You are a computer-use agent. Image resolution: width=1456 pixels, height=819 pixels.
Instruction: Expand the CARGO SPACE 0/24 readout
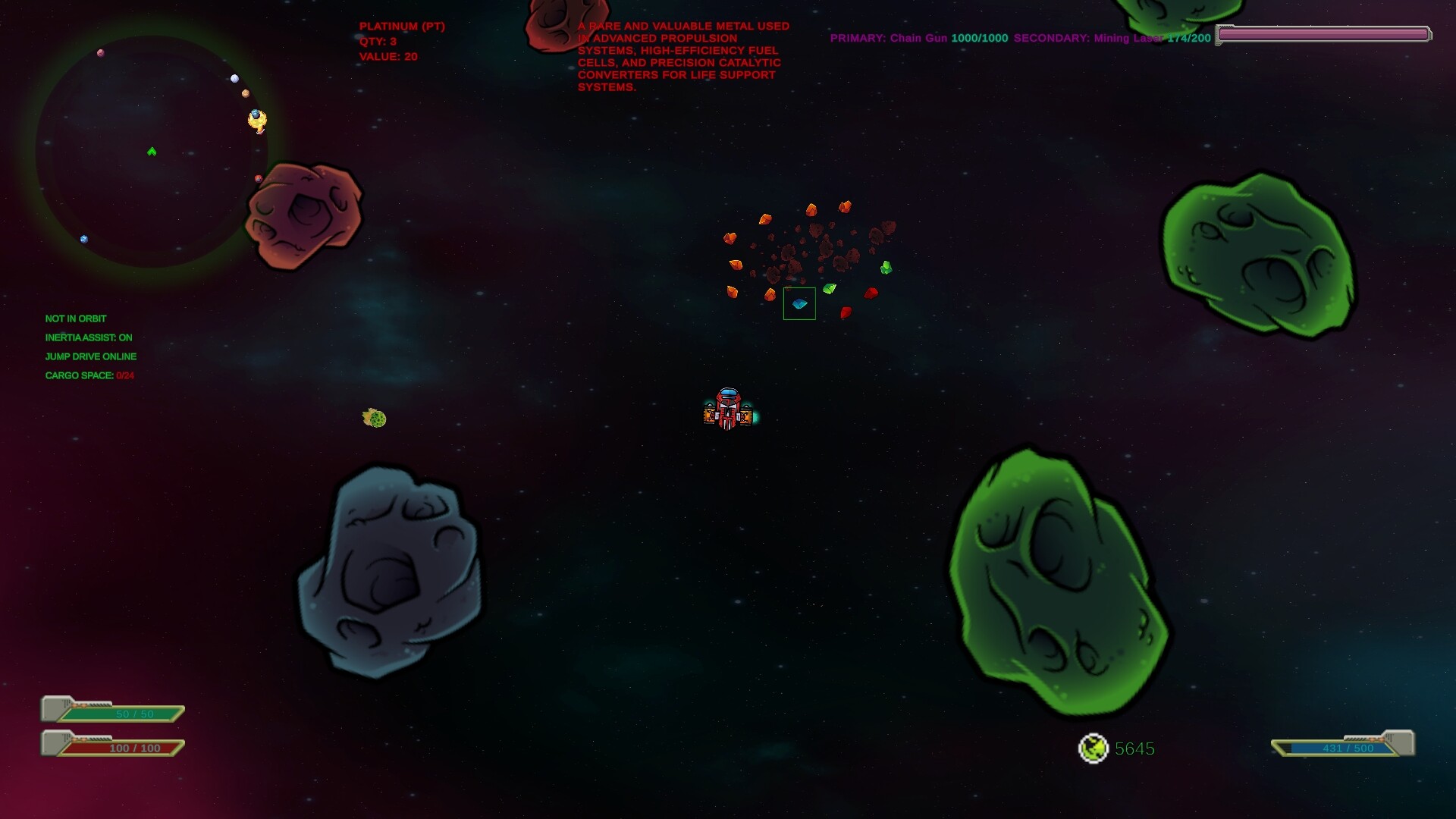[x=89, y=375]
